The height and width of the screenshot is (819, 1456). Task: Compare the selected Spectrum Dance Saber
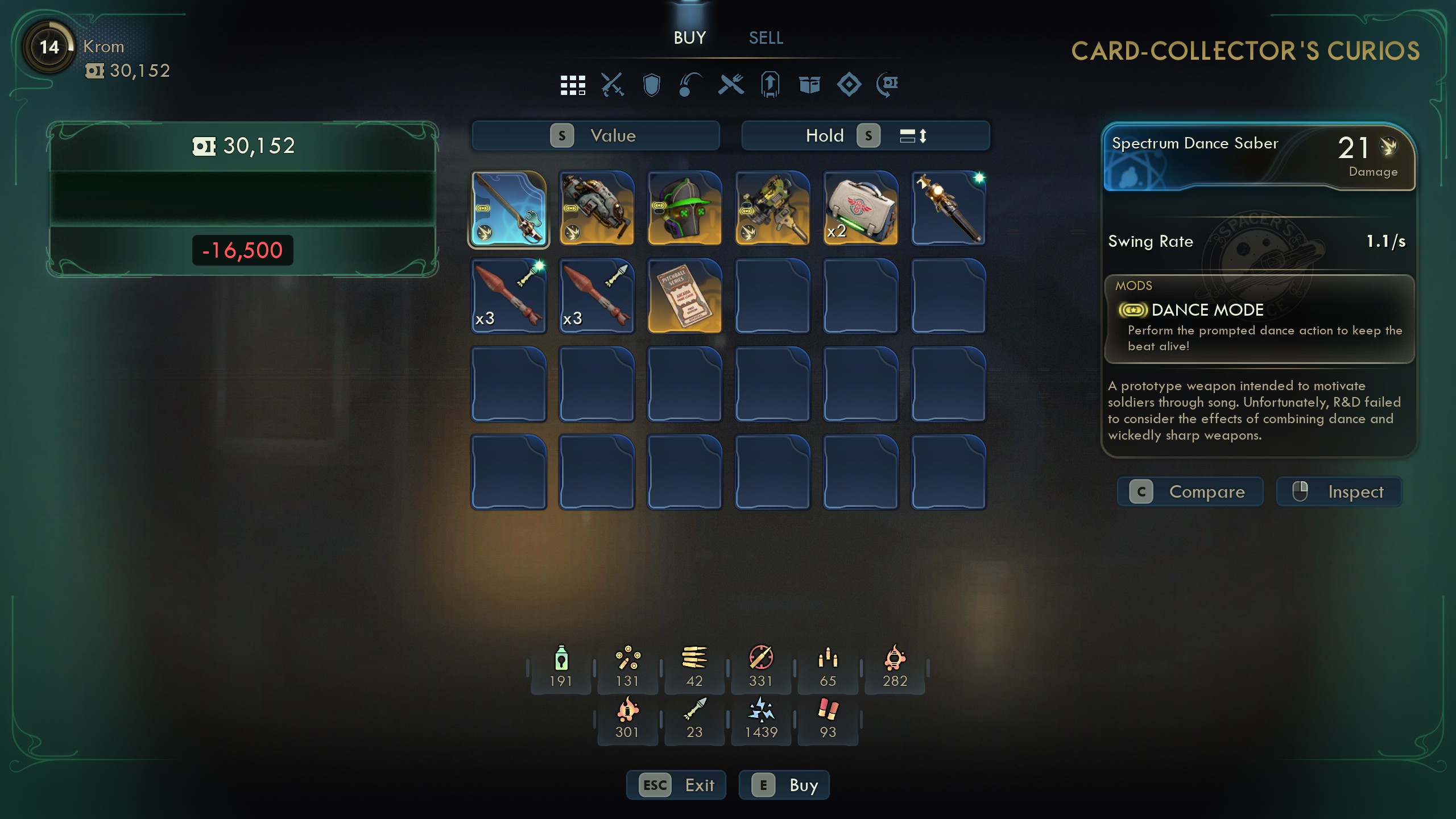[x=1190, y=492]
